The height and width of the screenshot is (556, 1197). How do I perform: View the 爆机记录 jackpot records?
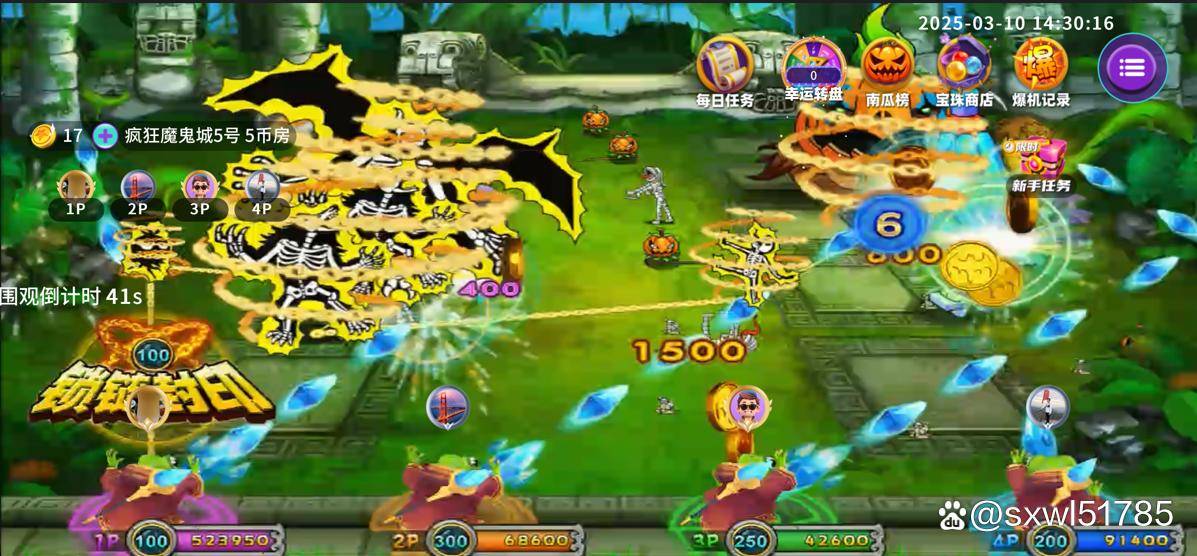tap(1041, 67)
